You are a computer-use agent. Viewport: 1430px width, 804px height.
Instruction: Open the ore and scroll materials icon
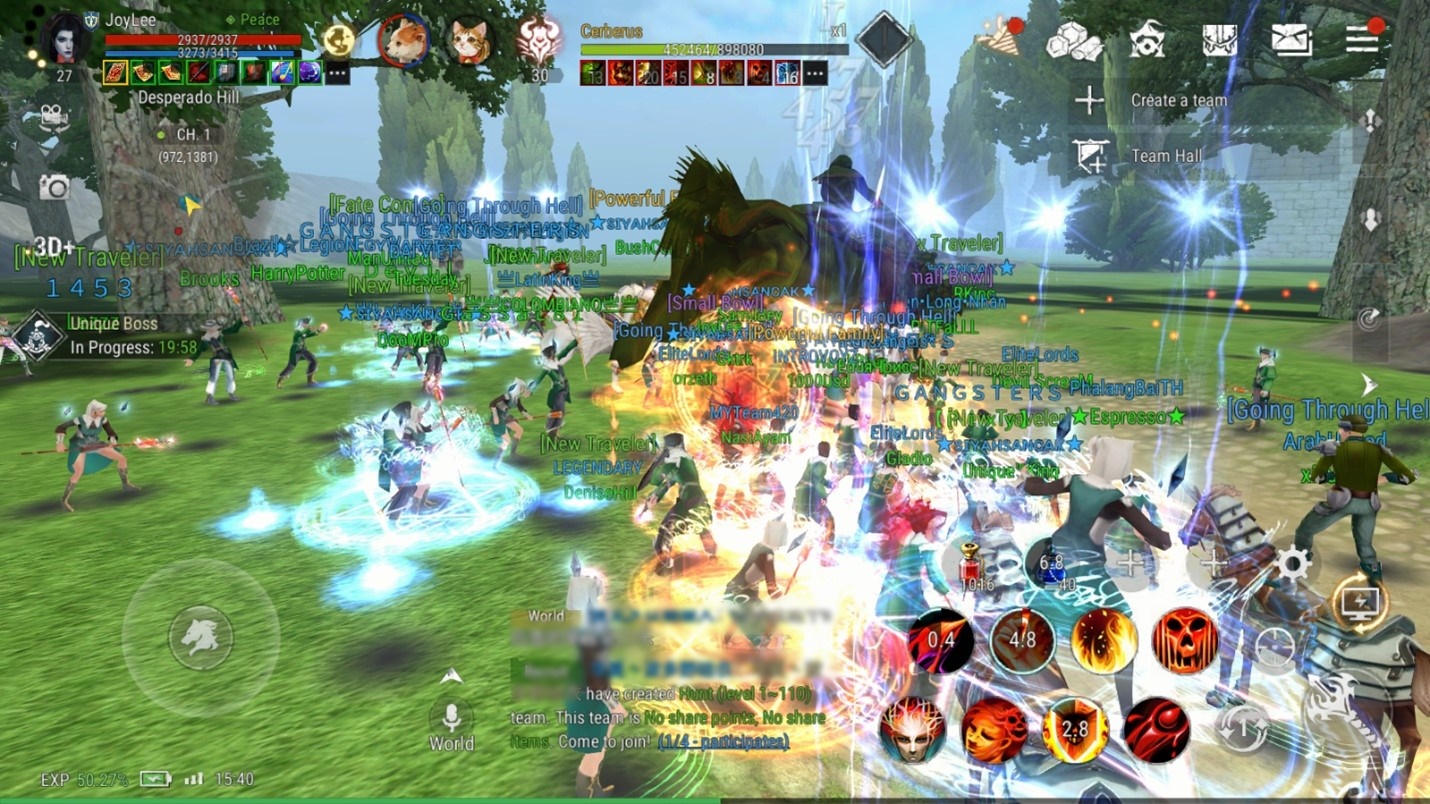[1073, 41]
